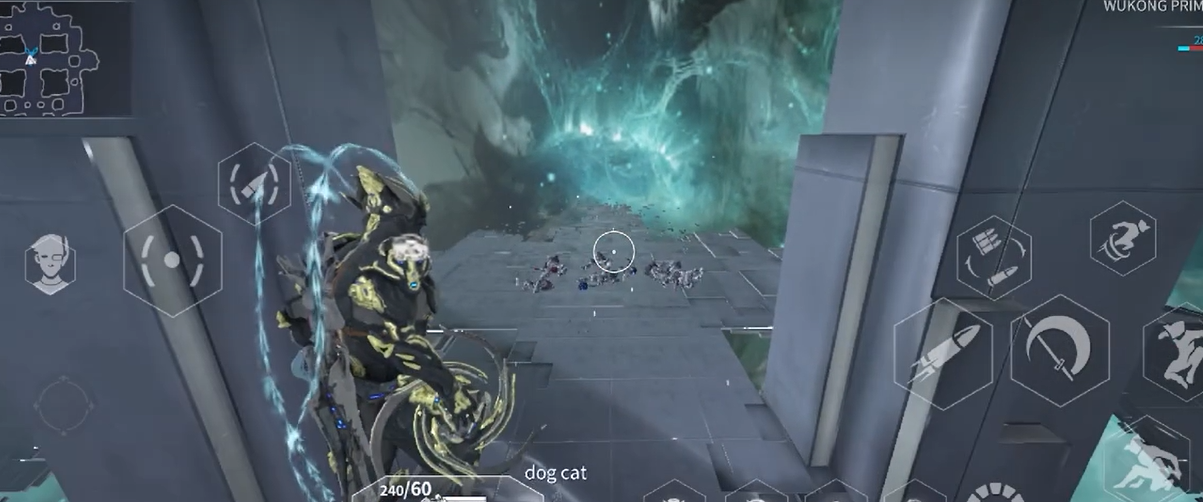Screen dimensions: 1203x502
Task: Trigger the spinning figure dodge roll icon
Action: 1123,239
